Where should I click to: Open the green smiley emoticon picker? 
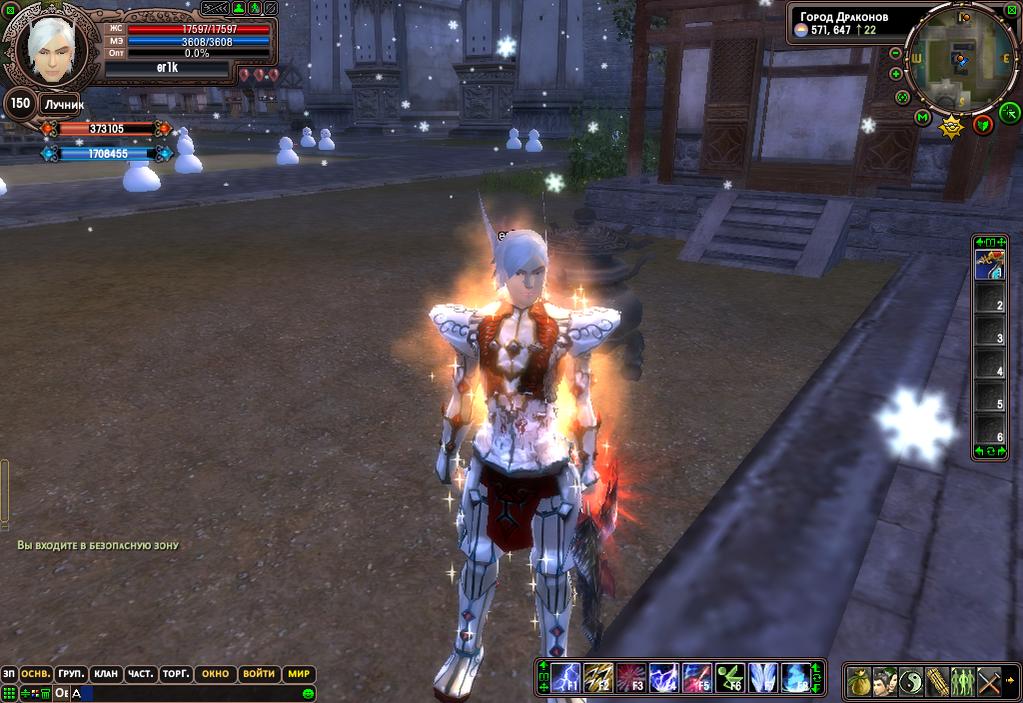tap(308, 693)
